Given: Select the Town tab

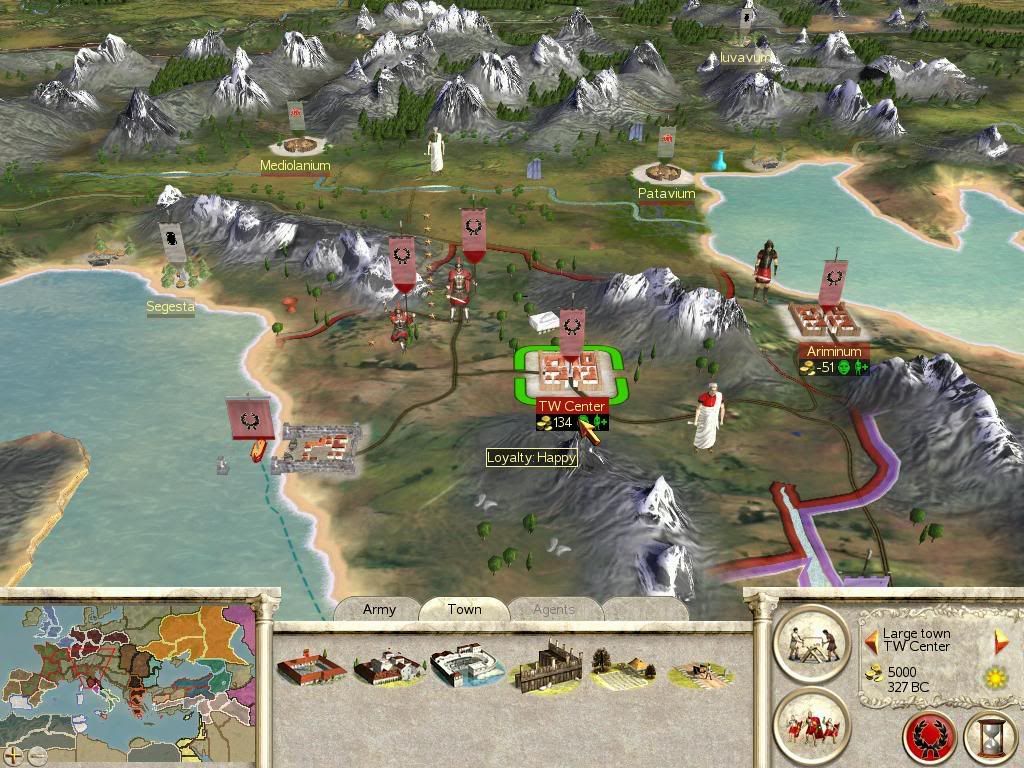Looking at the screenshot, I should pyautogui.click(x=464, y=609).
